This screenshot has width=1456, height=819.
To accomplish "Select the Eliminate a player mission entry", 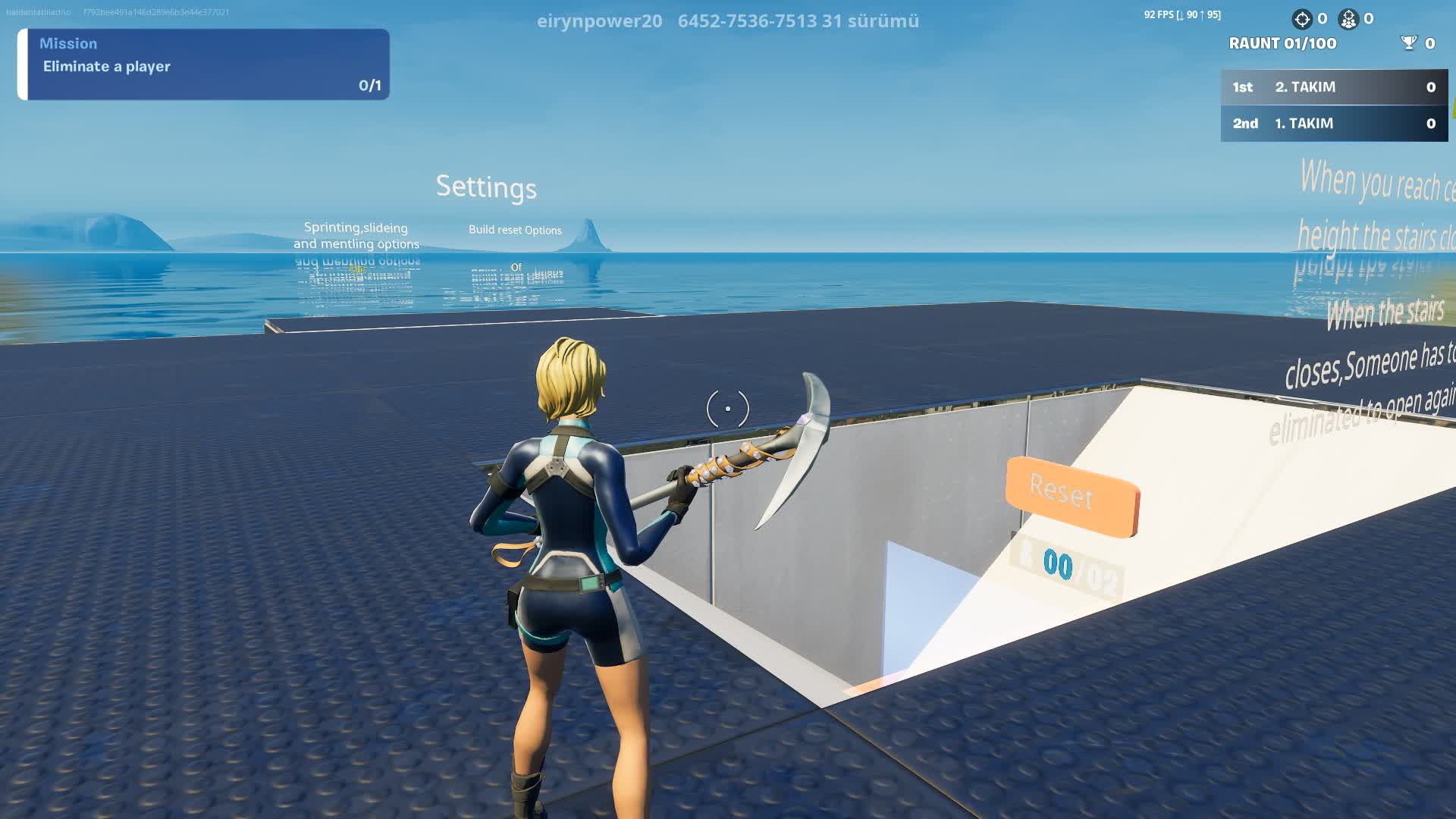I will (106, 66).
